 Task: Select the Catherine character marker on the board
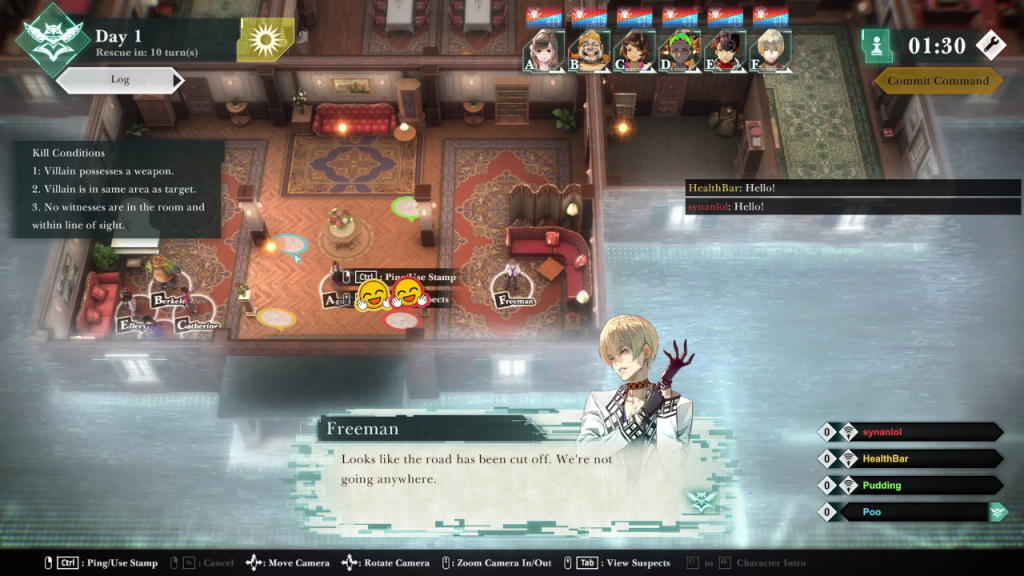[x=197, y=324]
